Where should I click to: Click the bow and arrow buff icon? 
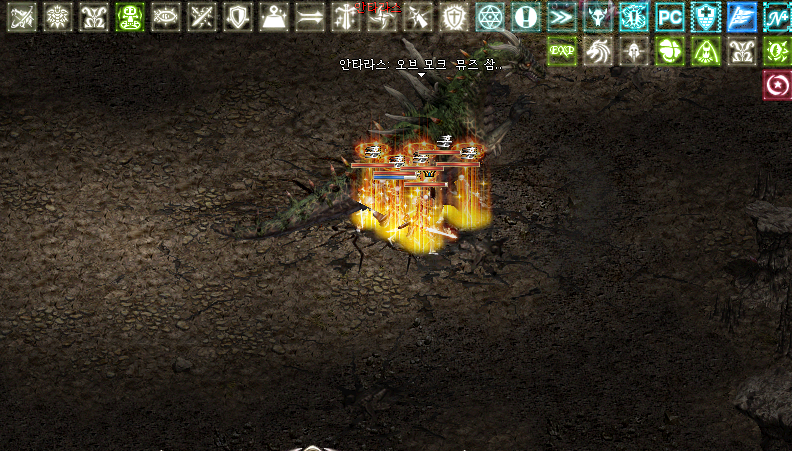[x=22, y=16]
